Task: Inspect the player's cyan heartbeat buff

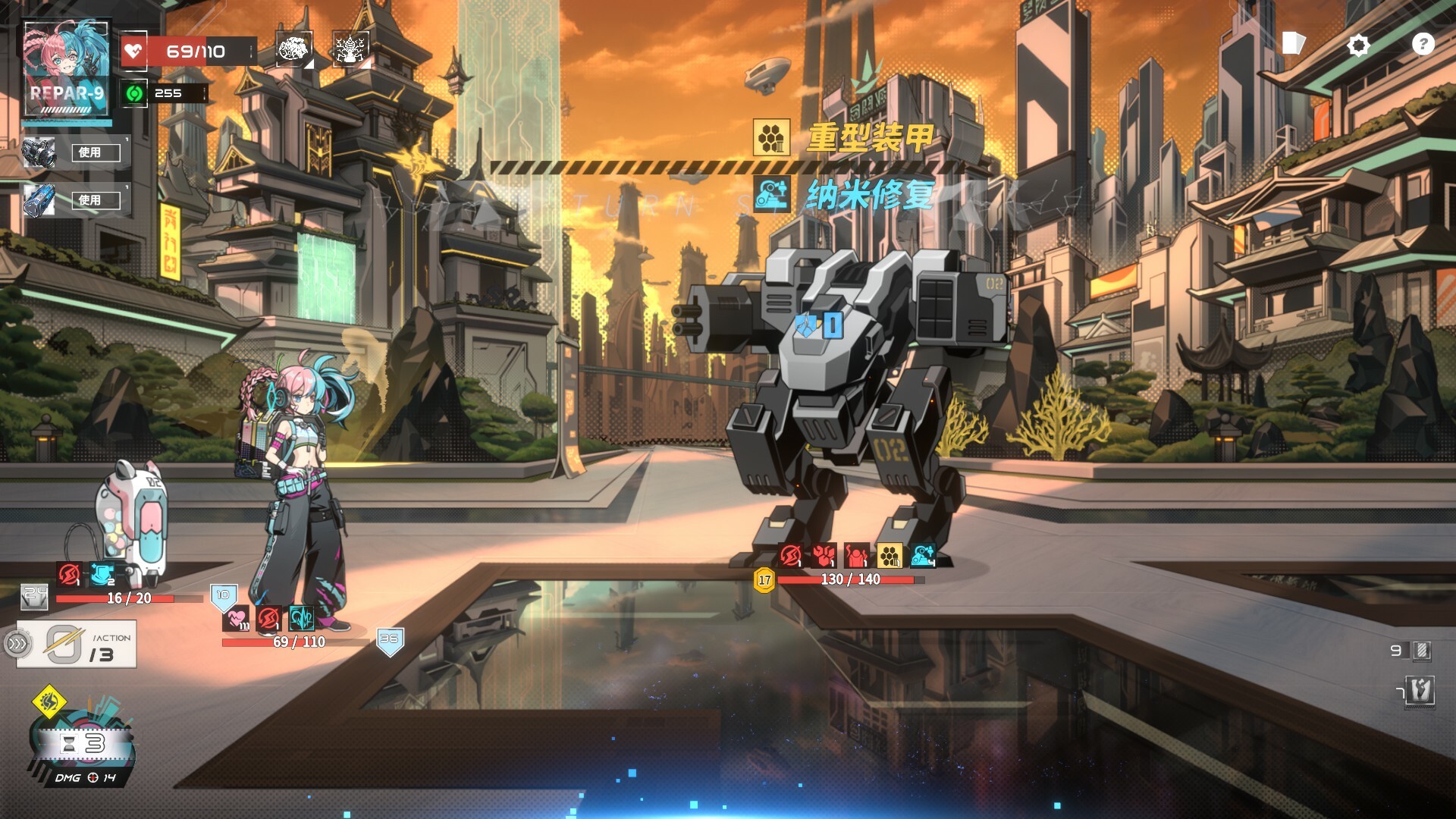Action: [x=302, y=620]
